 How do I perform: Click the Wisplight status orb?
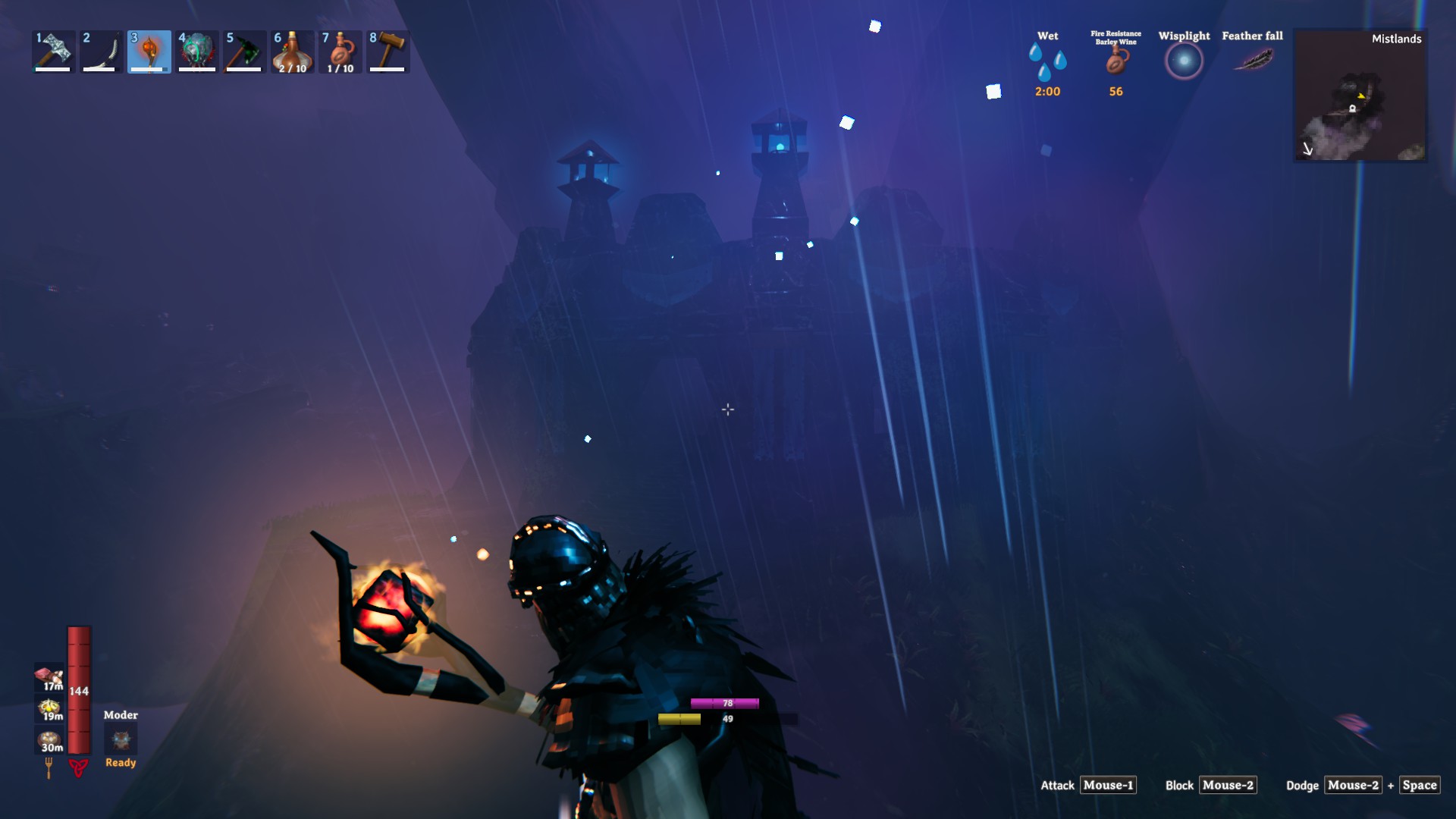point(1184,61)
